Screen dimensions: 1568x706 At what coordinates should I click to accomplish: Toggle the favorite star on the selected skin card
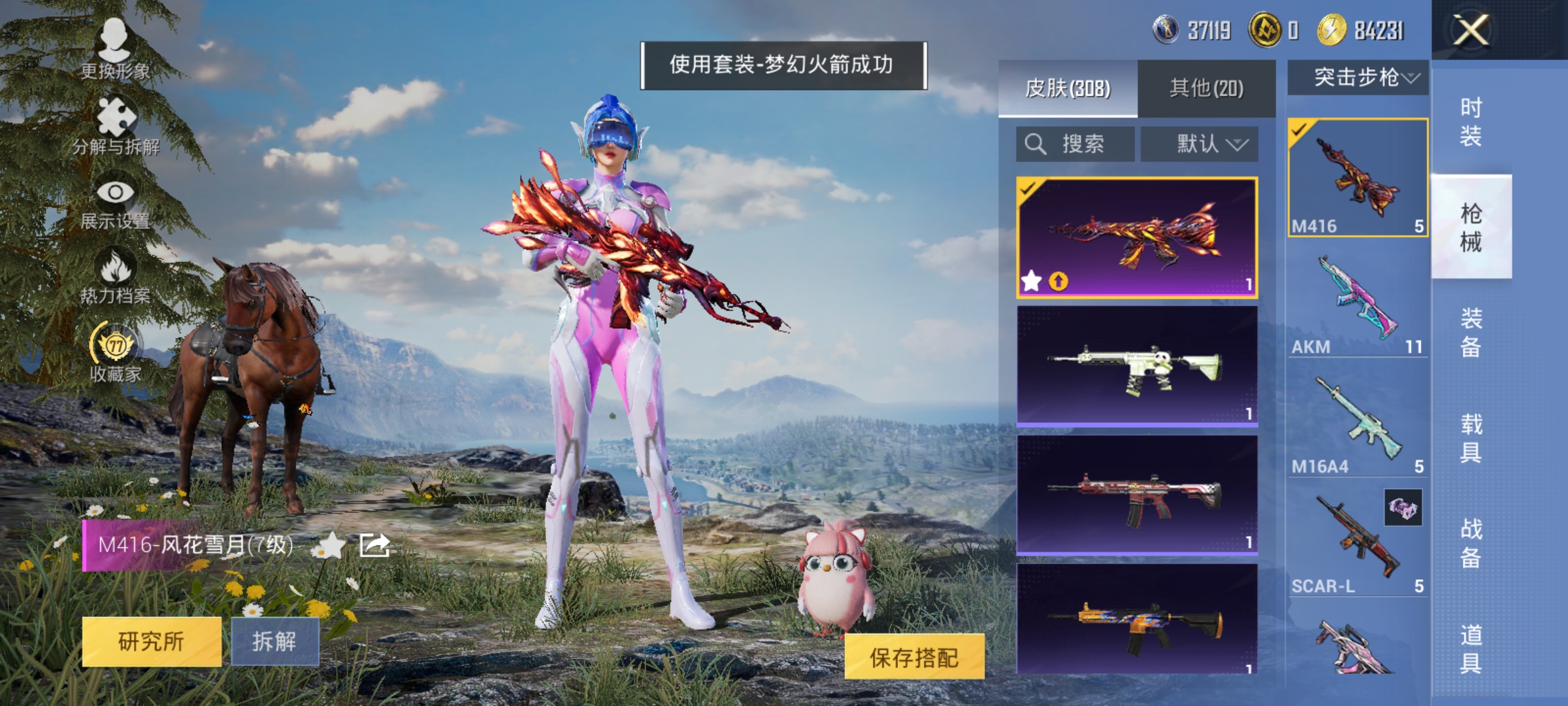coord(1031,282)
